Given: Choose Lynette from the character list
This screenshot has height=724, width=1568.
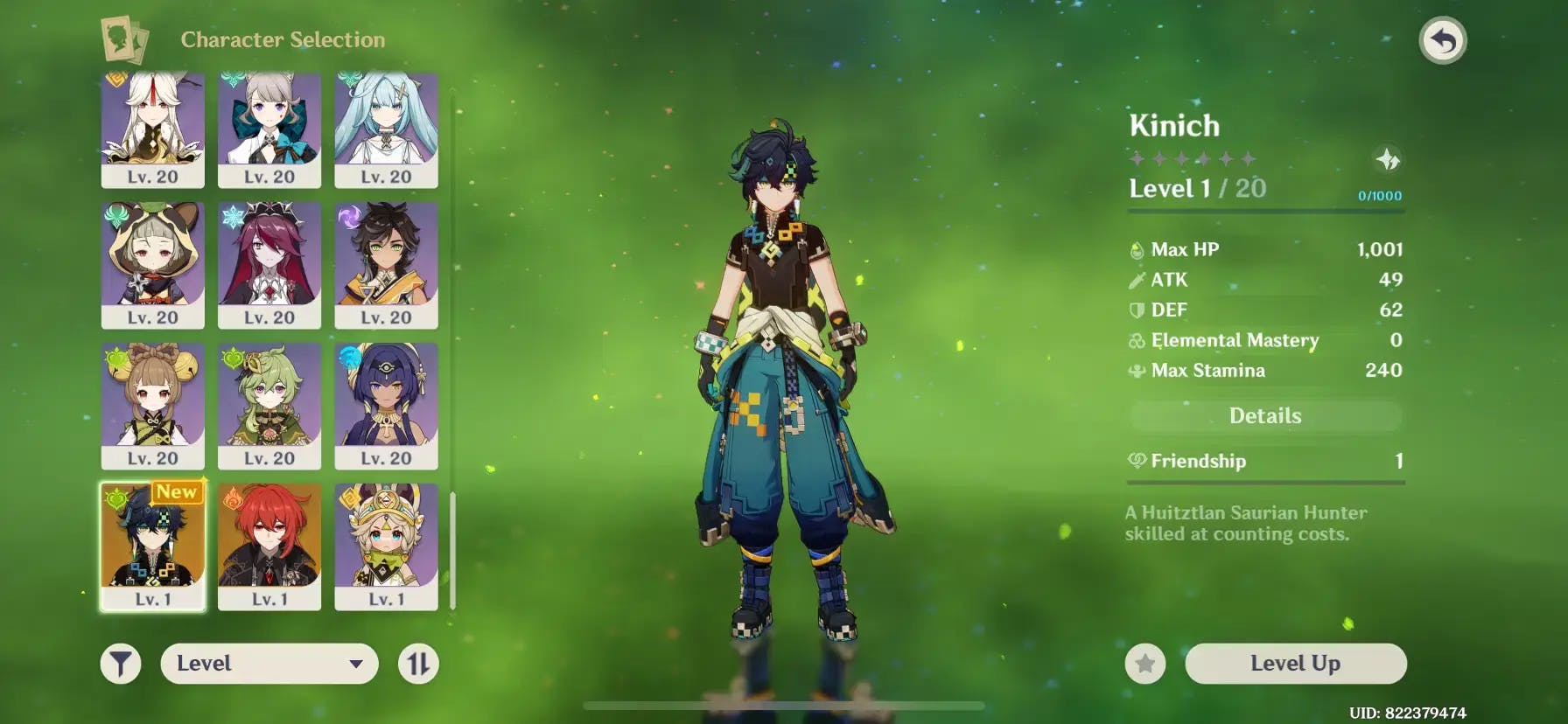Looking at the screenshot, I should click(269, 128).
